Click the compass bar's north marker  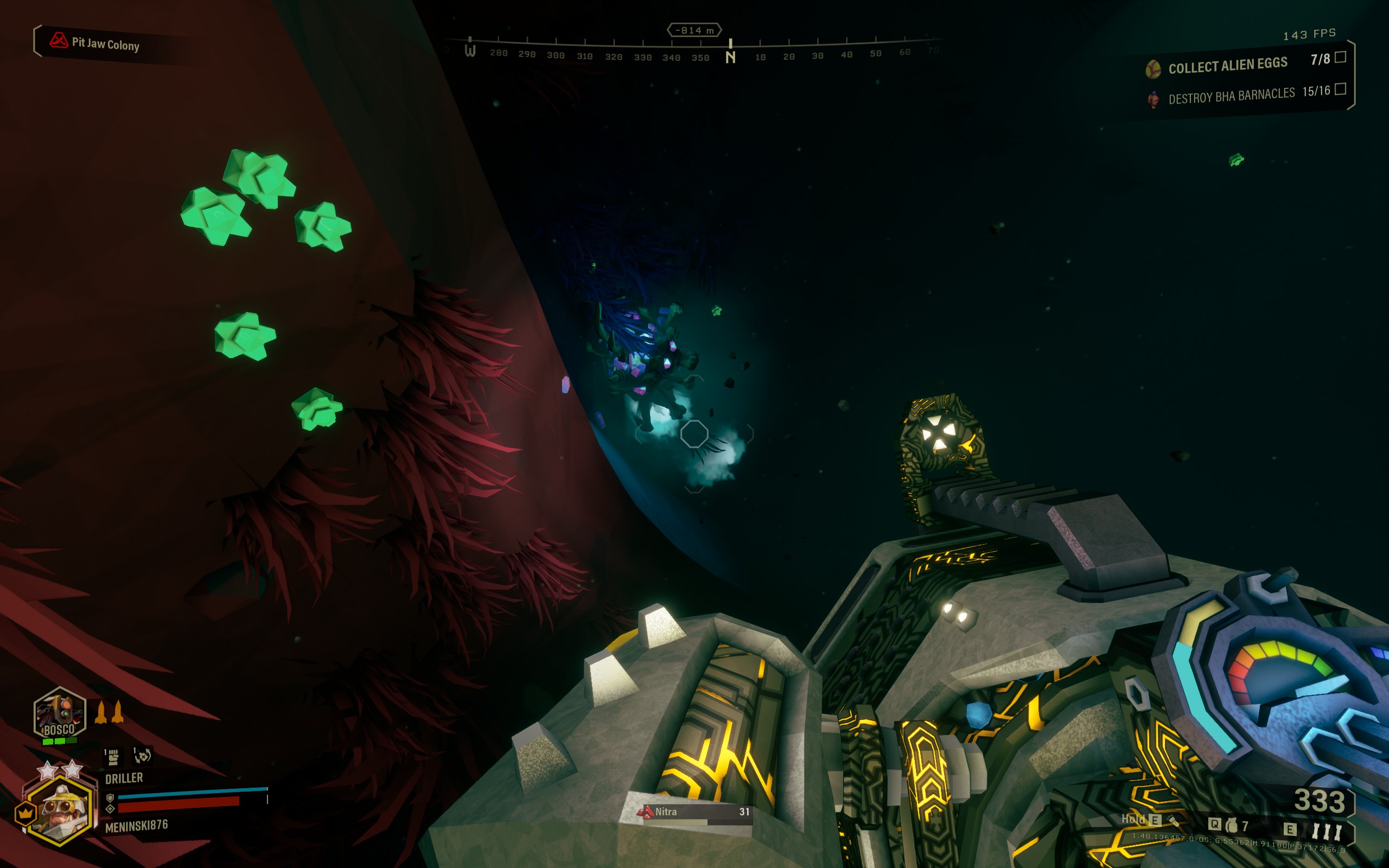(x=730, y=56)
